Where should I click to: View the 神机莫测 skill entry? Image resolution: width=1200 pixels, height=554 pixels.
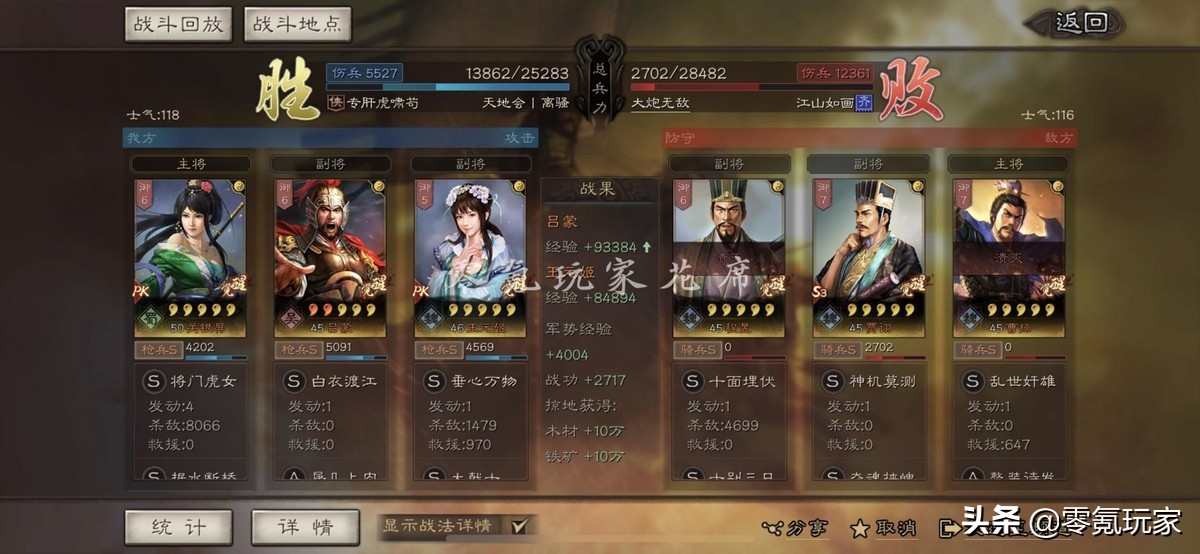pyautogui.click(x=869, y=382)
